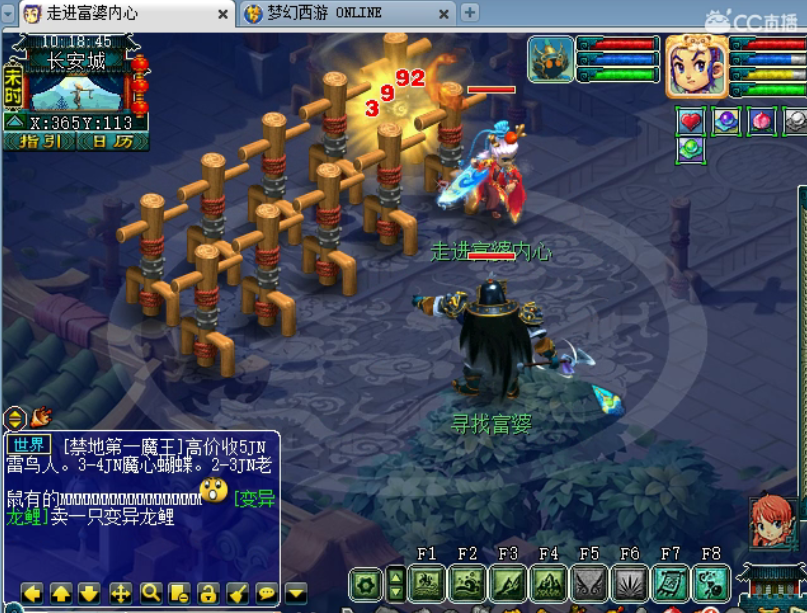Add a new client tab

point(469,13)
